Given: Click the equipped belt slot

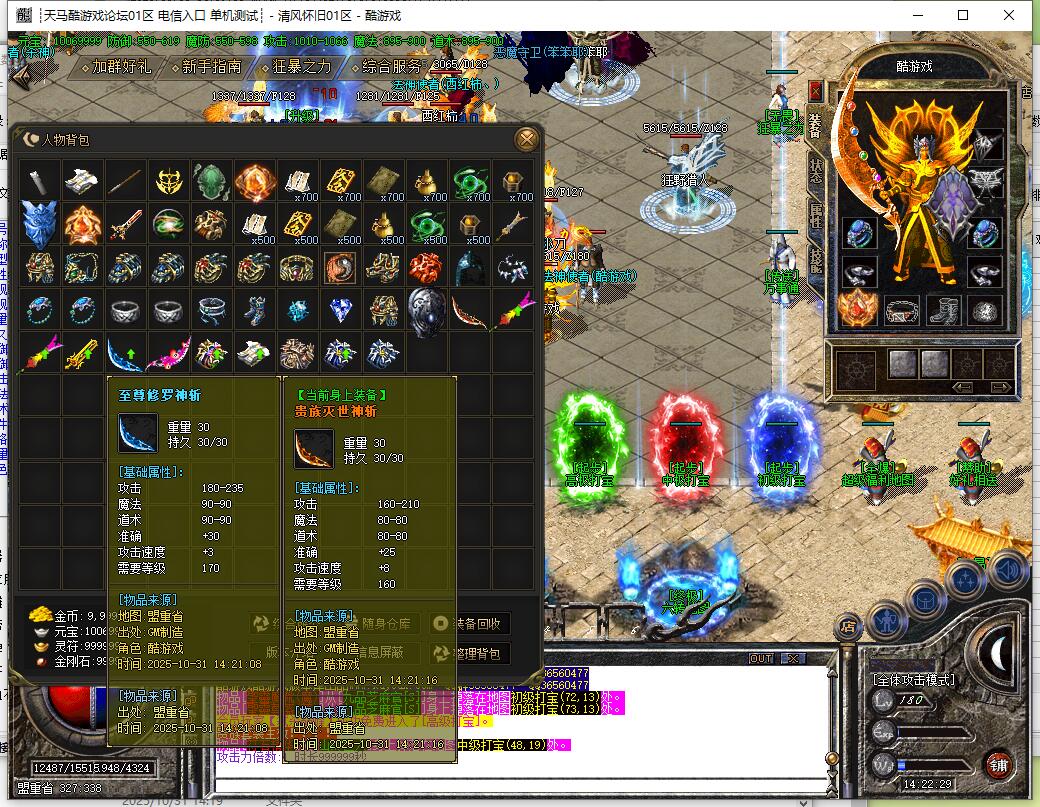Looking at the screenshot, I should click(x=901, y=311).
